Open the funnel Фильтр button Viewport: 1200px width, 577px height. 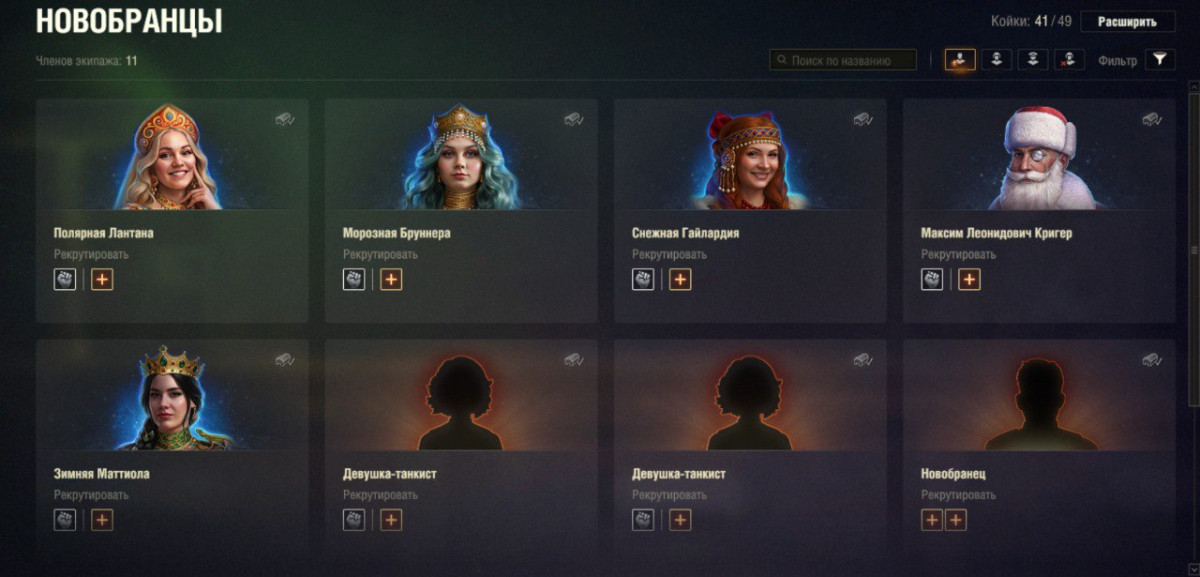click(x=1159, y=60)
